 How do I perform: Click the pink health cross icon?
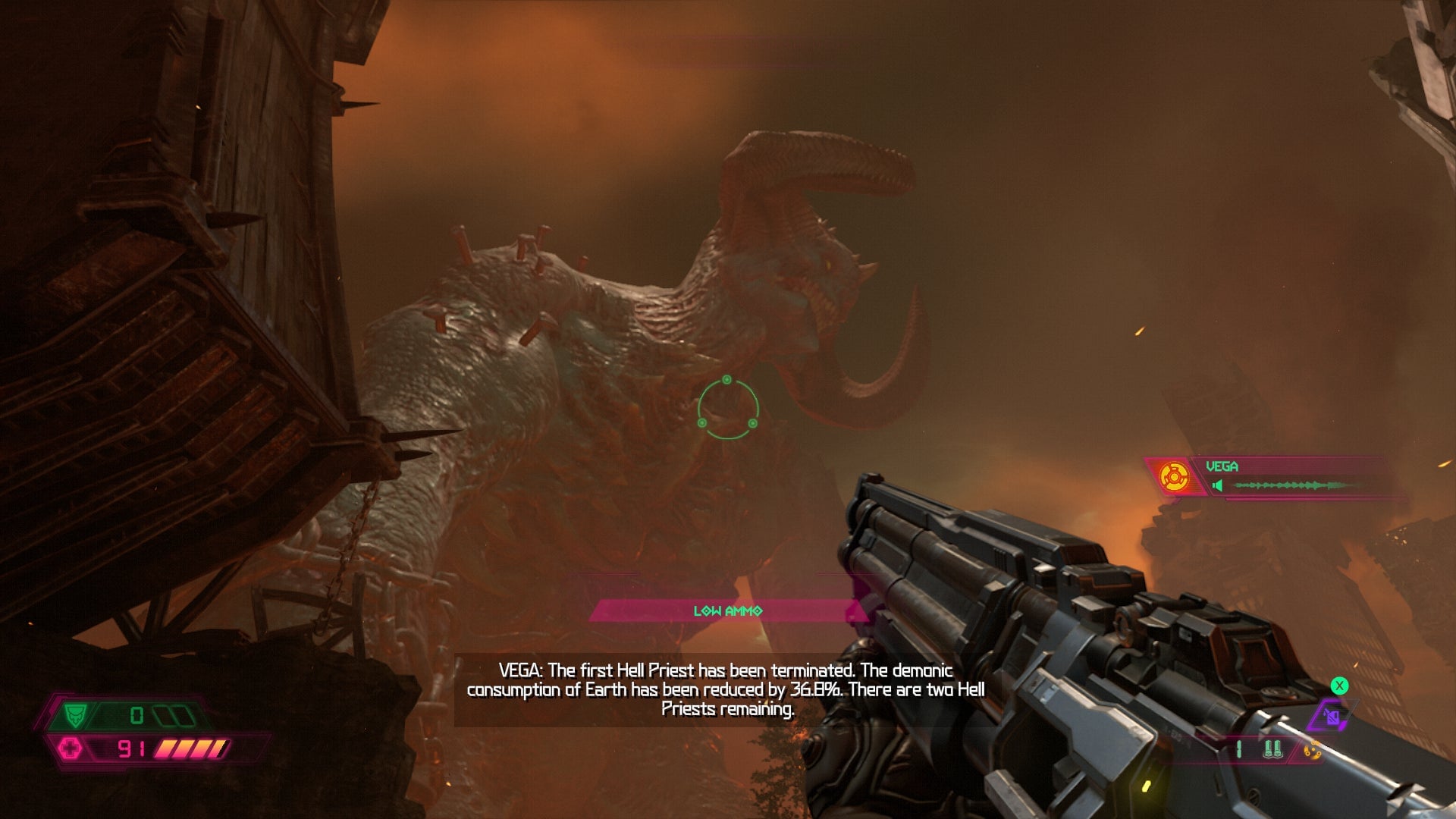70,749
